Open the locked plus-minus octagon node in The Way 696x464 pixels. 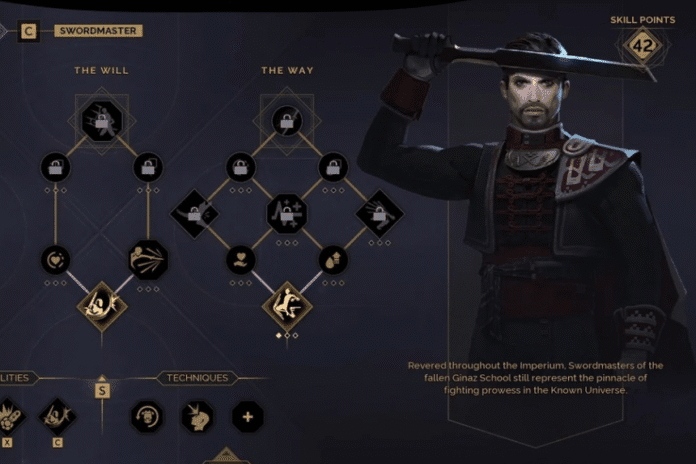pos(287,213)
